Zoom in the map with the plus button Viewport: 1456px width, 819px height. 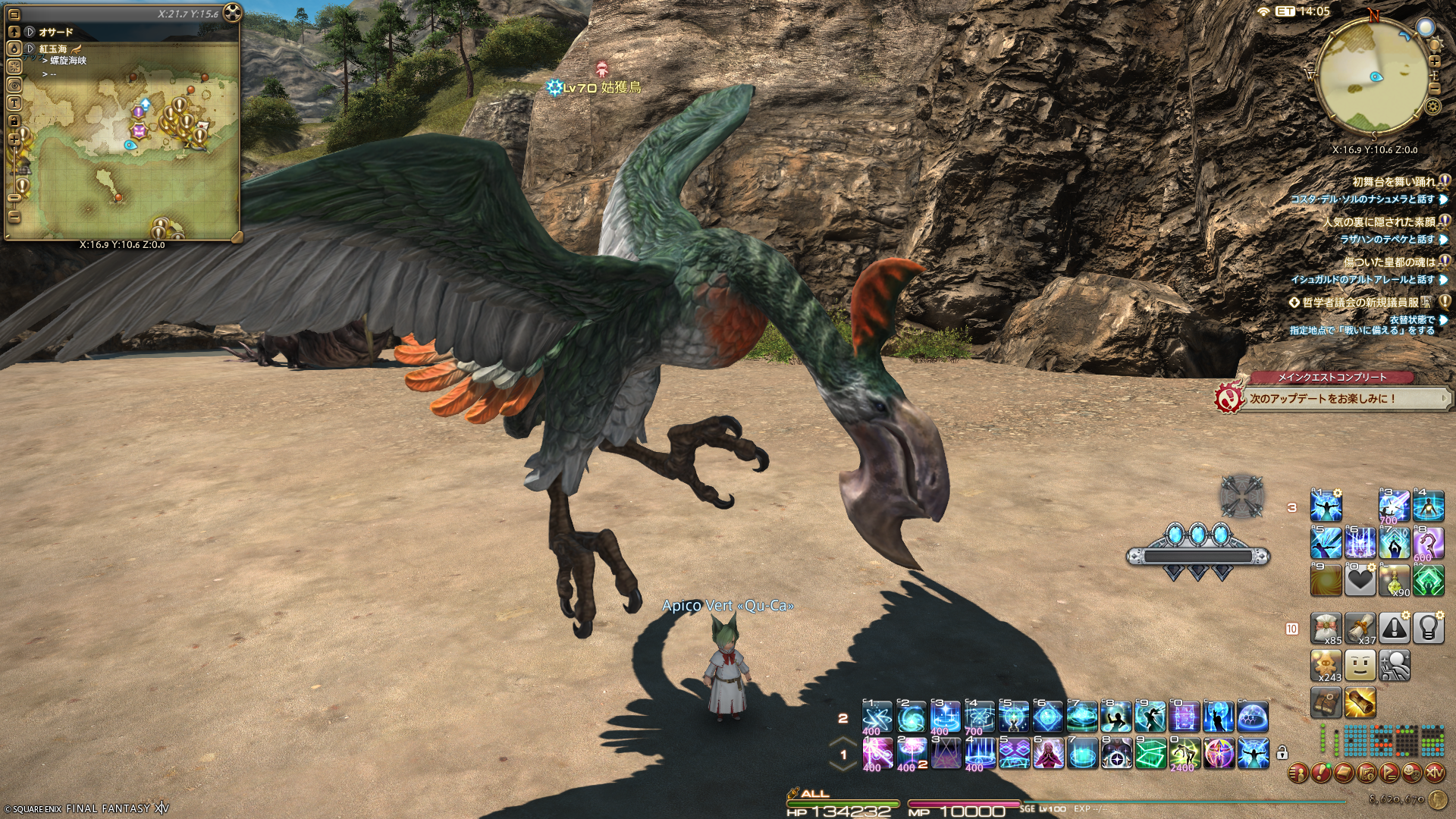click(x=14, y=140)
